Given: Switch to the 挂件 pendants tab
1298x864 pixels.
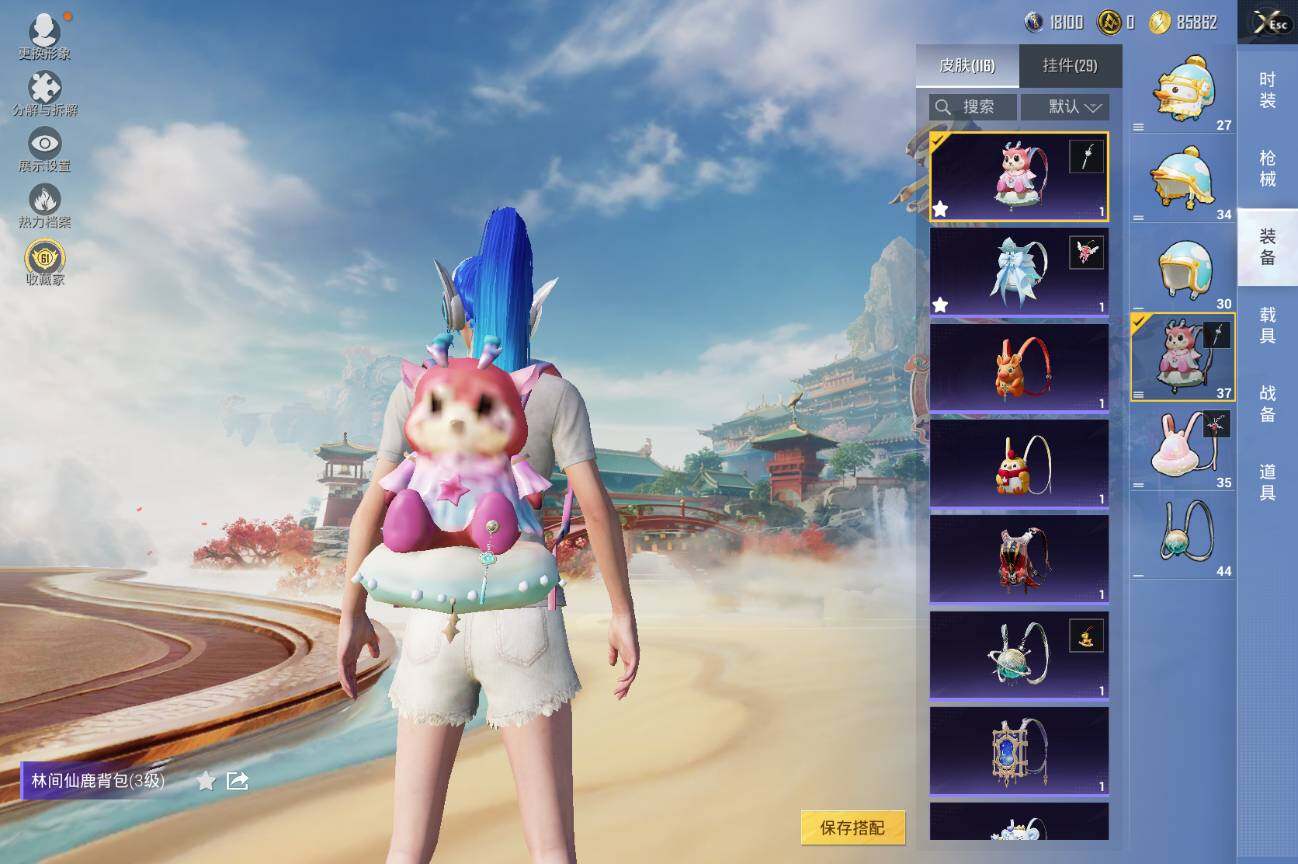Looking at the screenshot, I should [x=1070, y=66].
